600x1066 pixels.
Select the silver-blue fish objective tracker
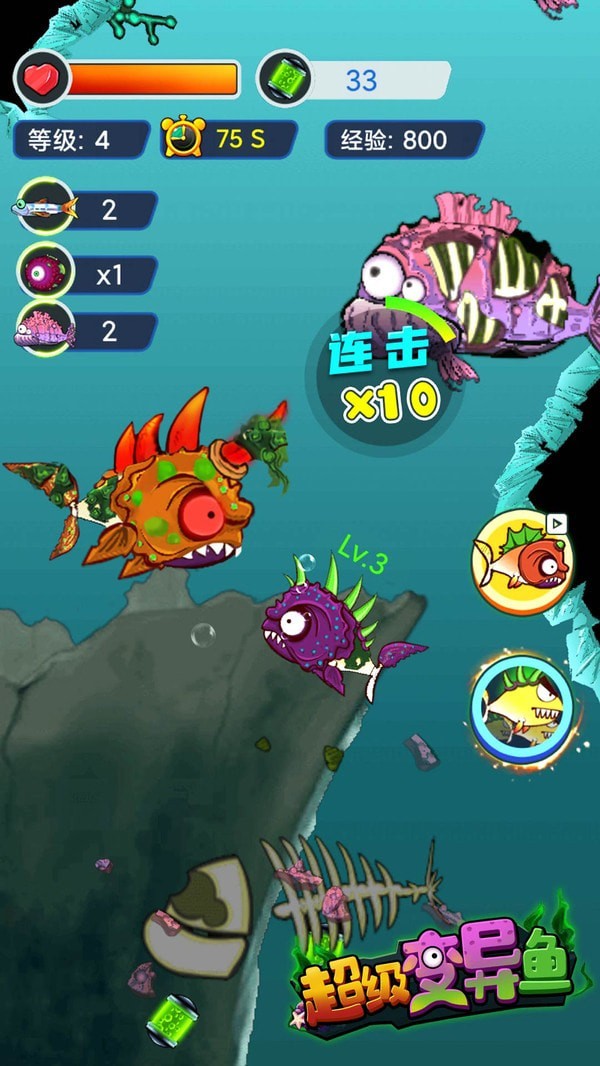pos(45,208)
